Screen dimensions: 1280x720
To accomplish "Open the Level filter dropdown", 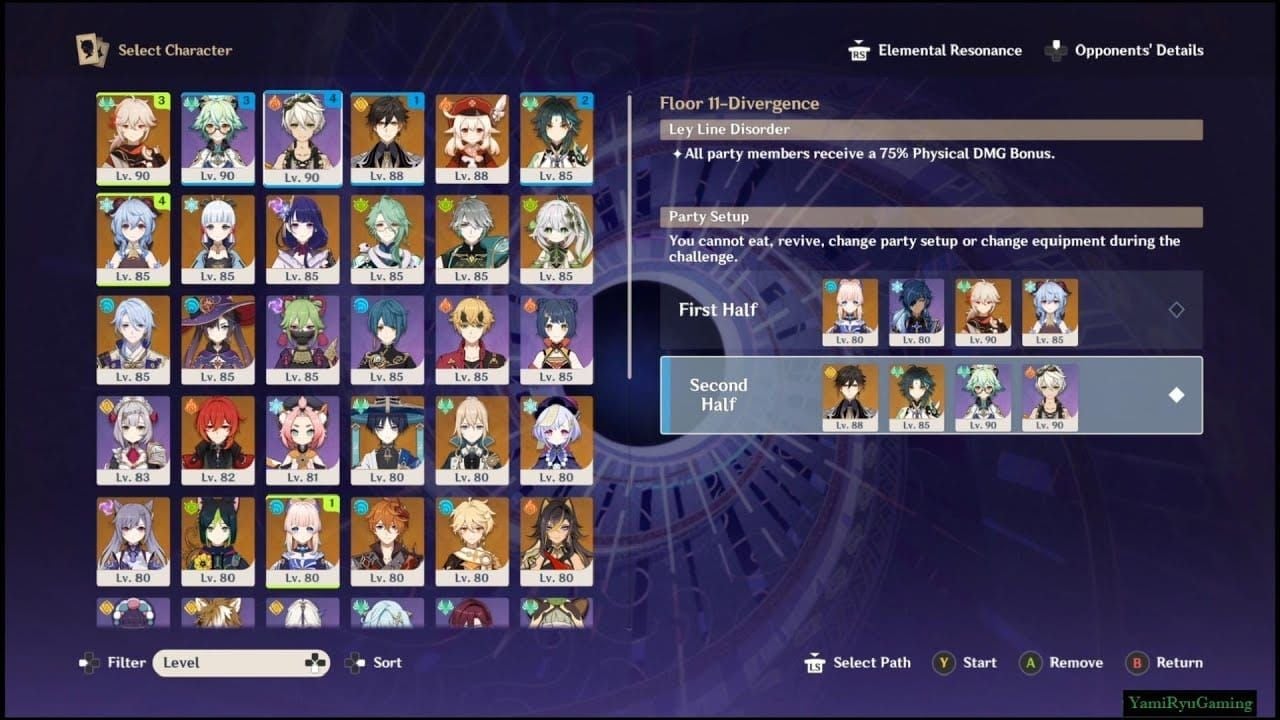I will [241, 662].
